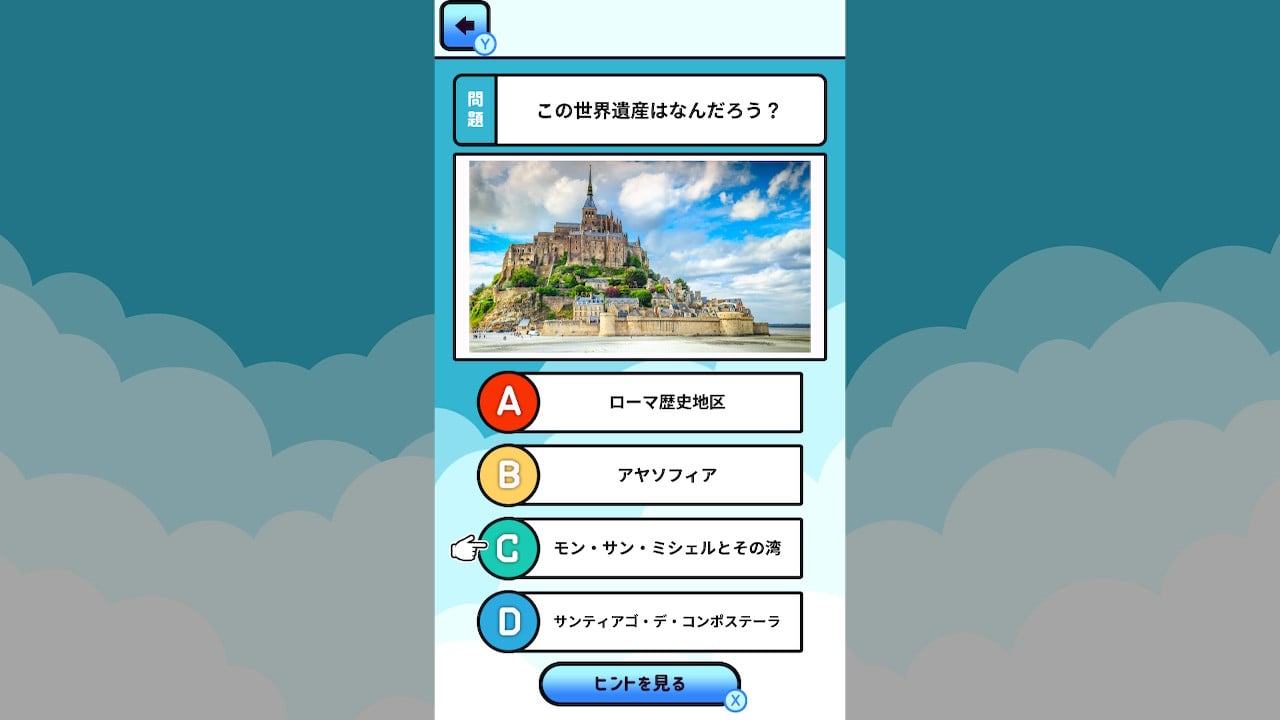Select the teal D answer circle icon
The image size is (1280, 720).
(508, 621)
